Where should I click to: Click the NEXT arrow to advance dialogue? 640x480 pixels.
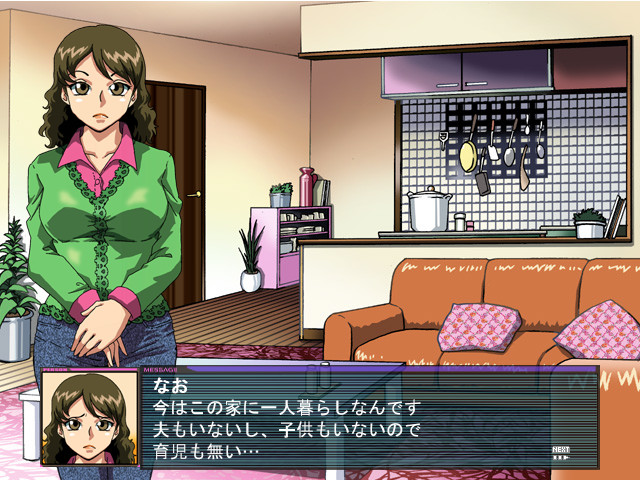point(561,452)
